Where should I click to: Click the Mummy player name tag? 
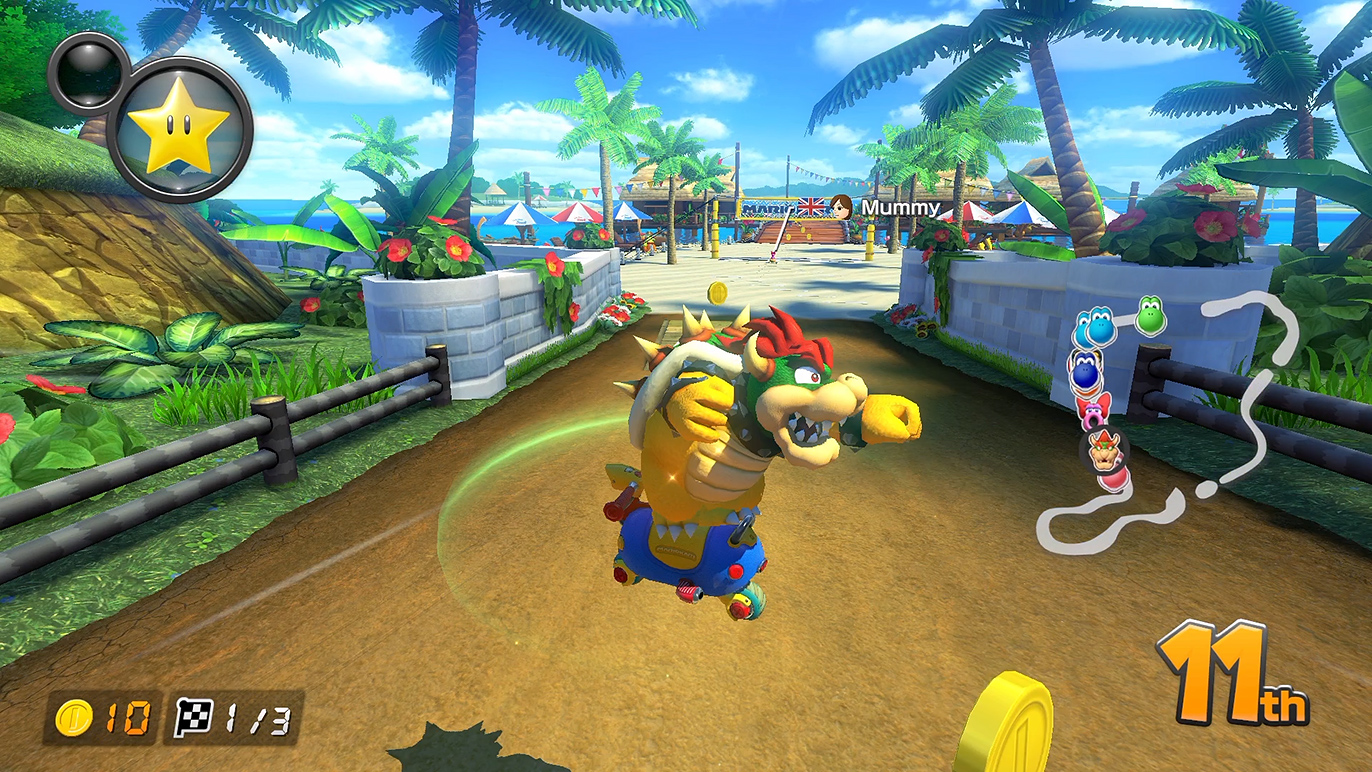(900, 208)
